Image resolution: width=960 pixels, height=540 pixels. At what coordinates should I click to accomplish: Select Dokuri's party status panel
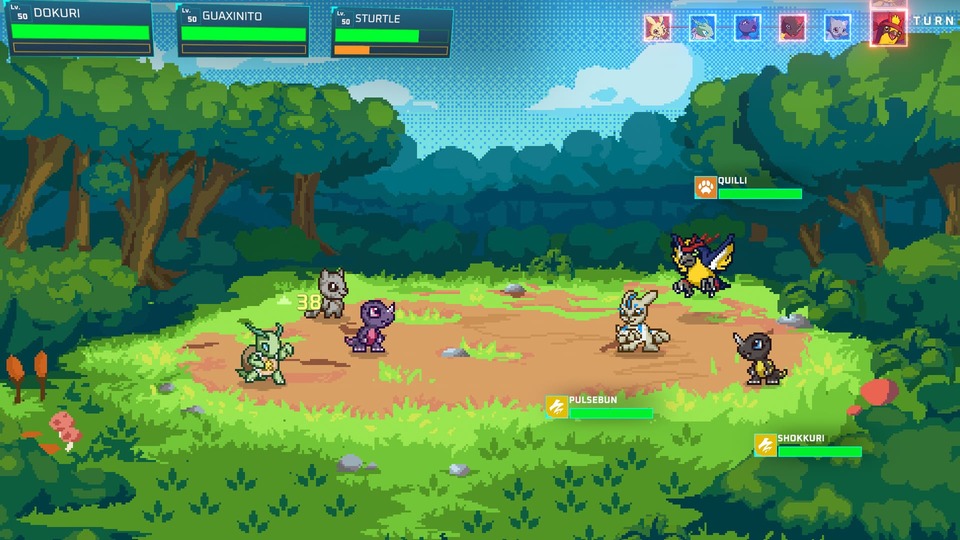click(80, 29)
